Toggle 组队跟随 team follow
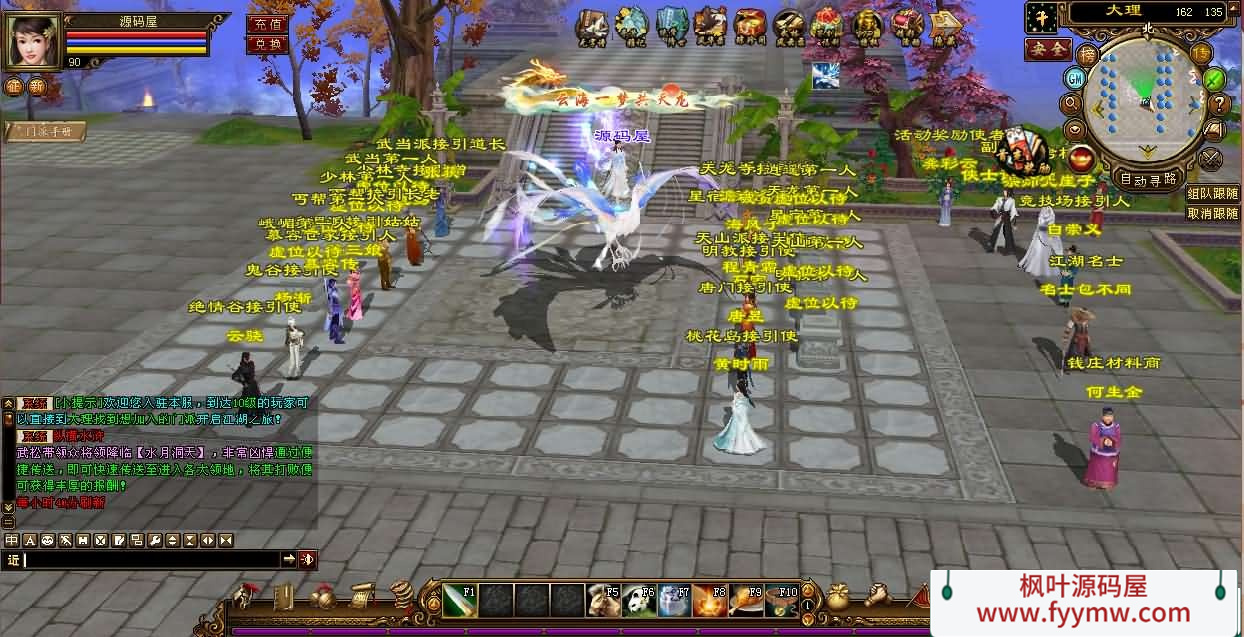The width and height of the screenshot is (1244, 637). pos(1212,194)
